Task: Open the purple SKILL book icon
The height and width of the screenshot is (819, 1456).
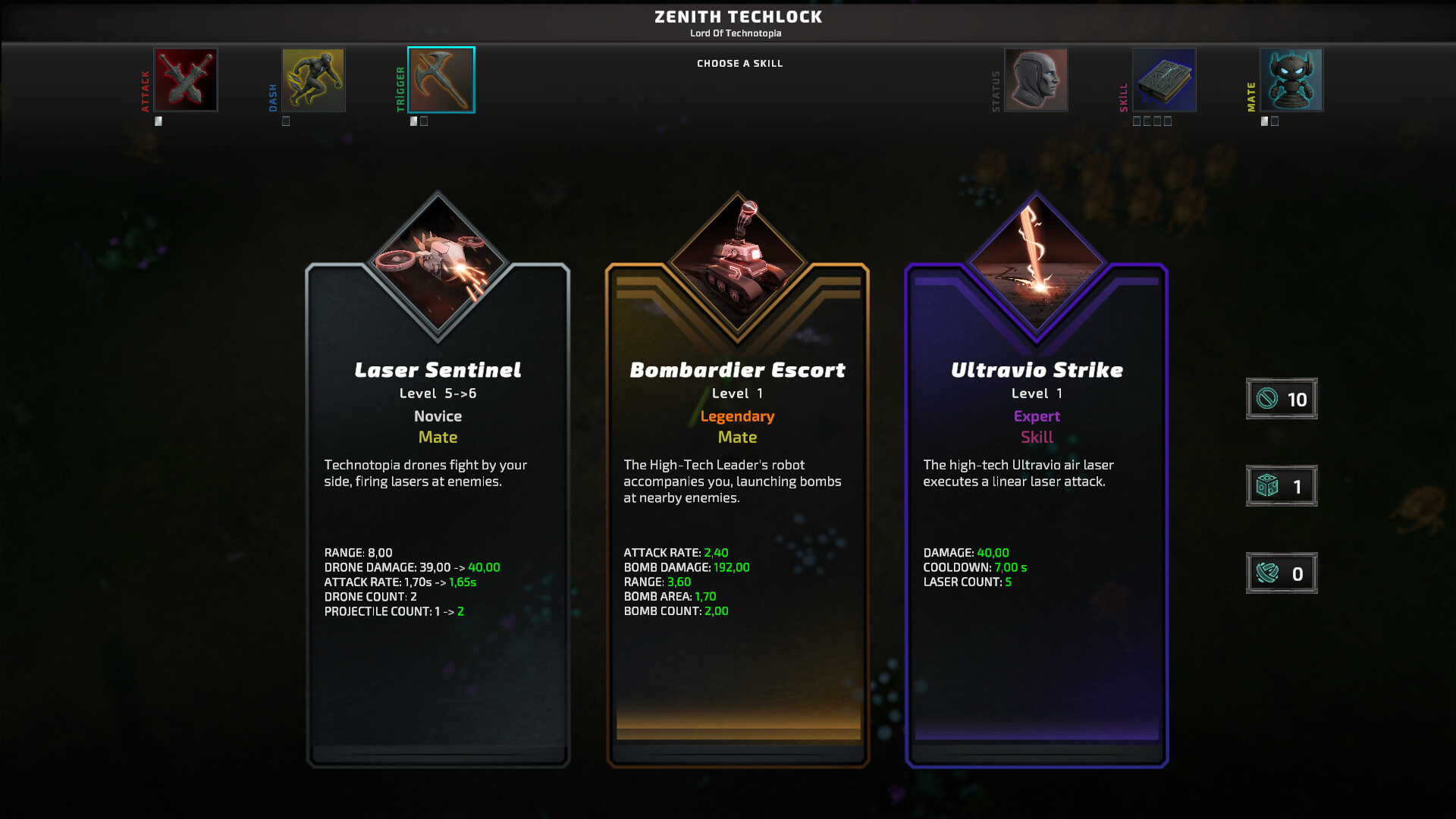Action: pyautogui.click(x=1163, y=79)
